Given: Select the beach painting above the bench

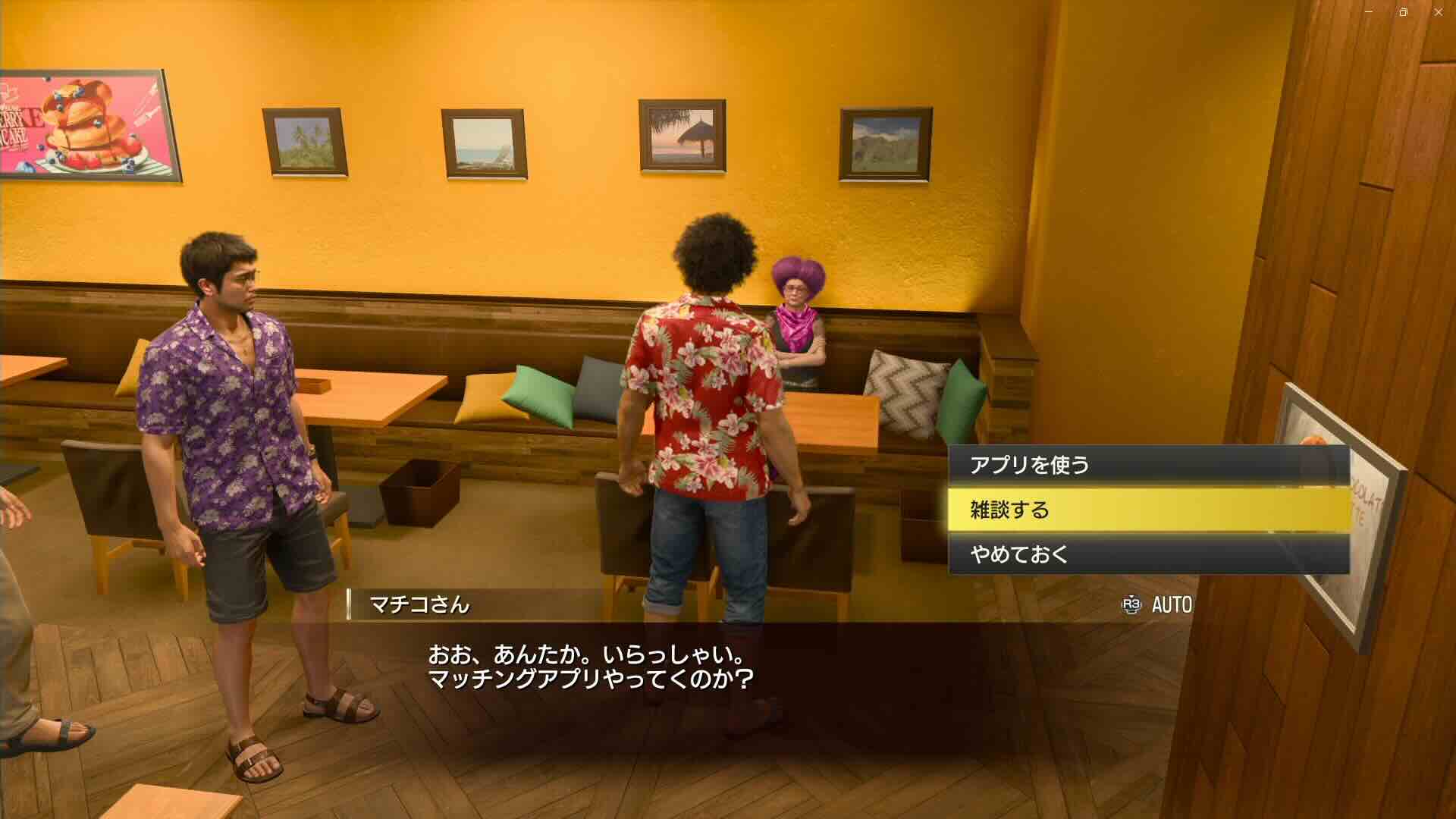Looking at the screenshot, I should (x=483, y=144).
